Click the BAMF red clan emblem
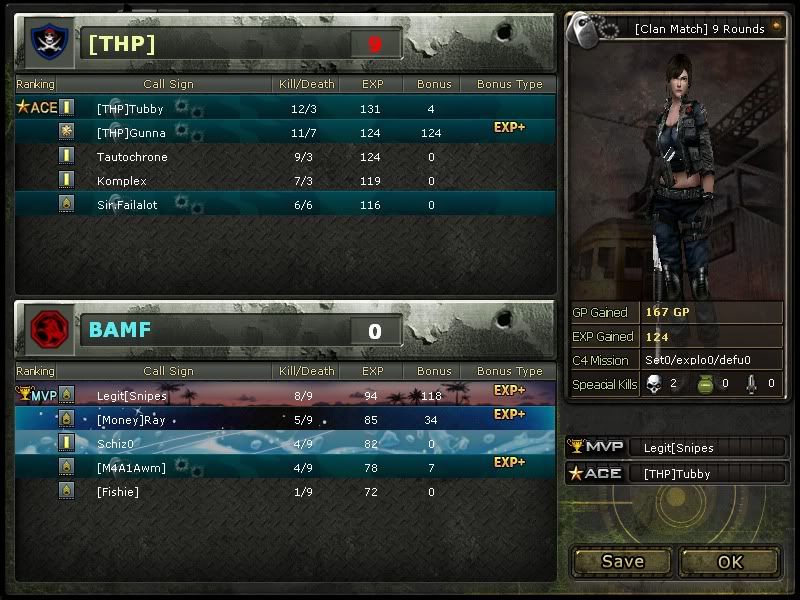The width and height of the screenshot is (800, 600). (46, 330)
